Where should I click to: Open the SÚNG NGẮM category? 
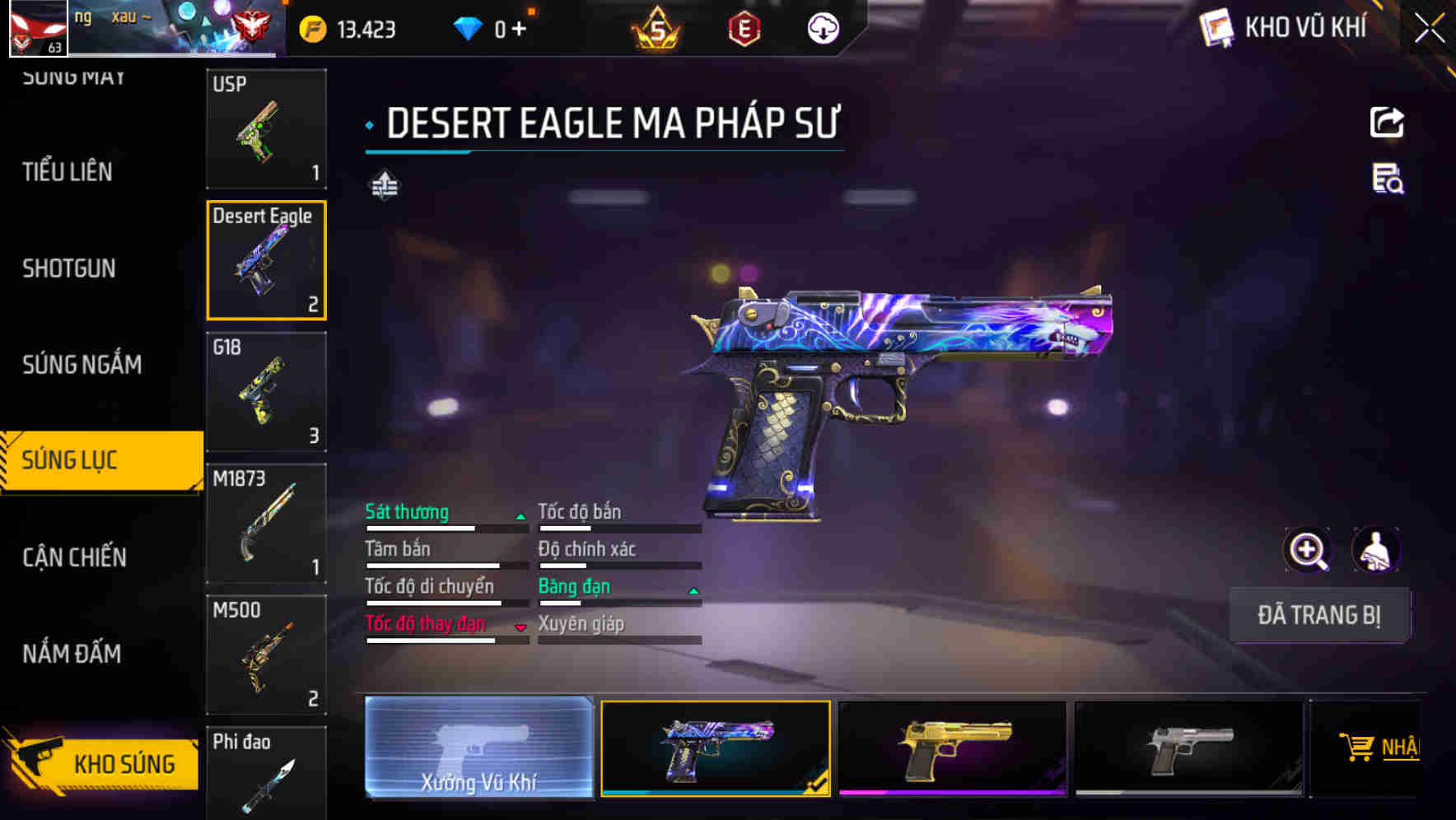pyautogui.click(x=82, y=365)
